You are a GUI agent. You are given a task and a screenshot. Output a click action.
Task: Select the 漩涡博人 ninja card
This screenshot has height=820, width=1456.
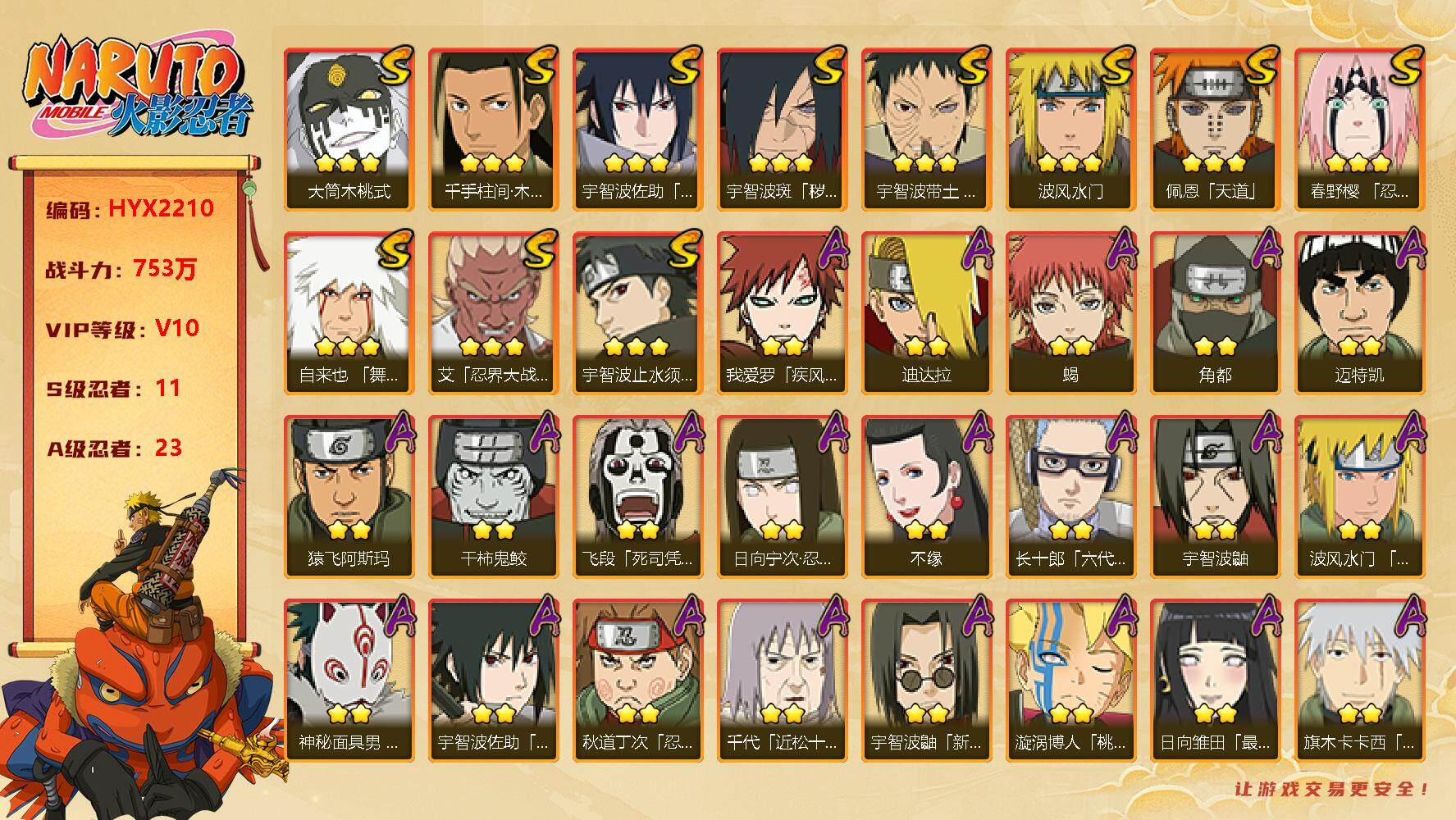(x=1070, y=680)
